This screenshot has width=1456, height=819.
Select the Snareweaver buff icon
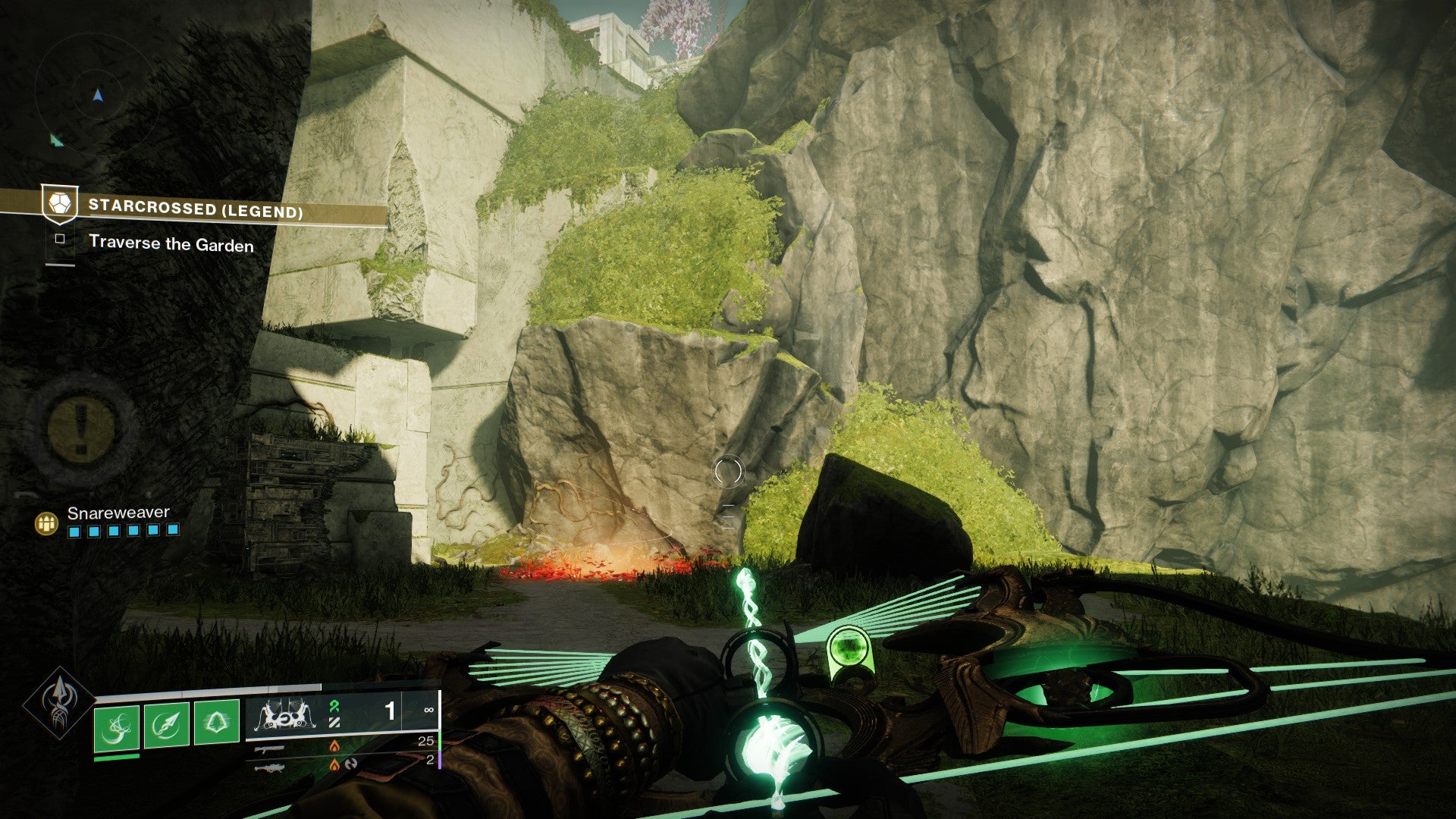[x=47, y=523]
